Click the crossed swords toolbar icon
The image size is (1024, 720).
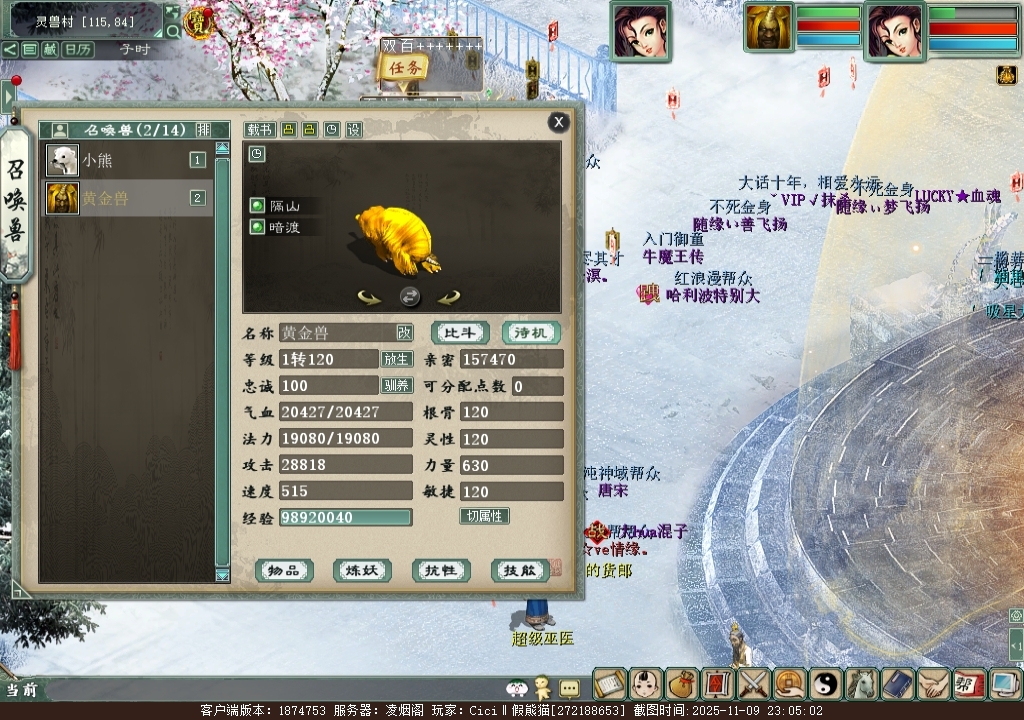point(752,684)
